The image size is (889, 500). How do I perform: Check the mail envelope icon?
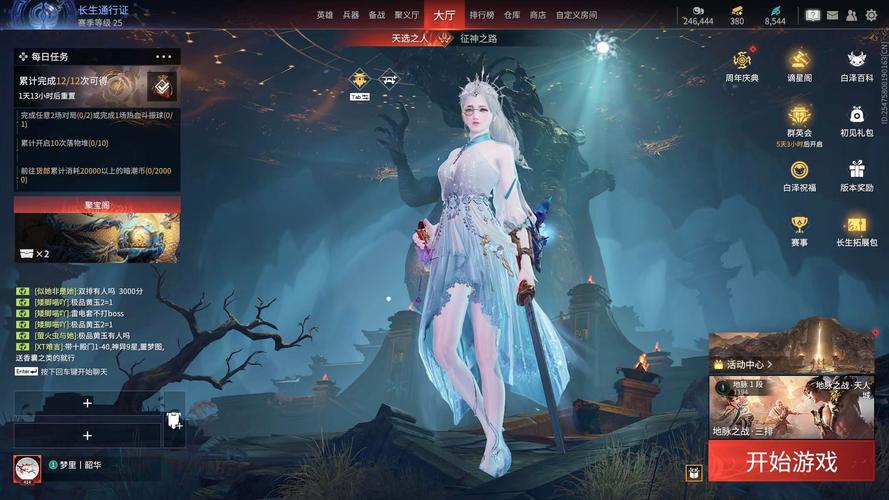pyautogui.click(x=832, y=15)
